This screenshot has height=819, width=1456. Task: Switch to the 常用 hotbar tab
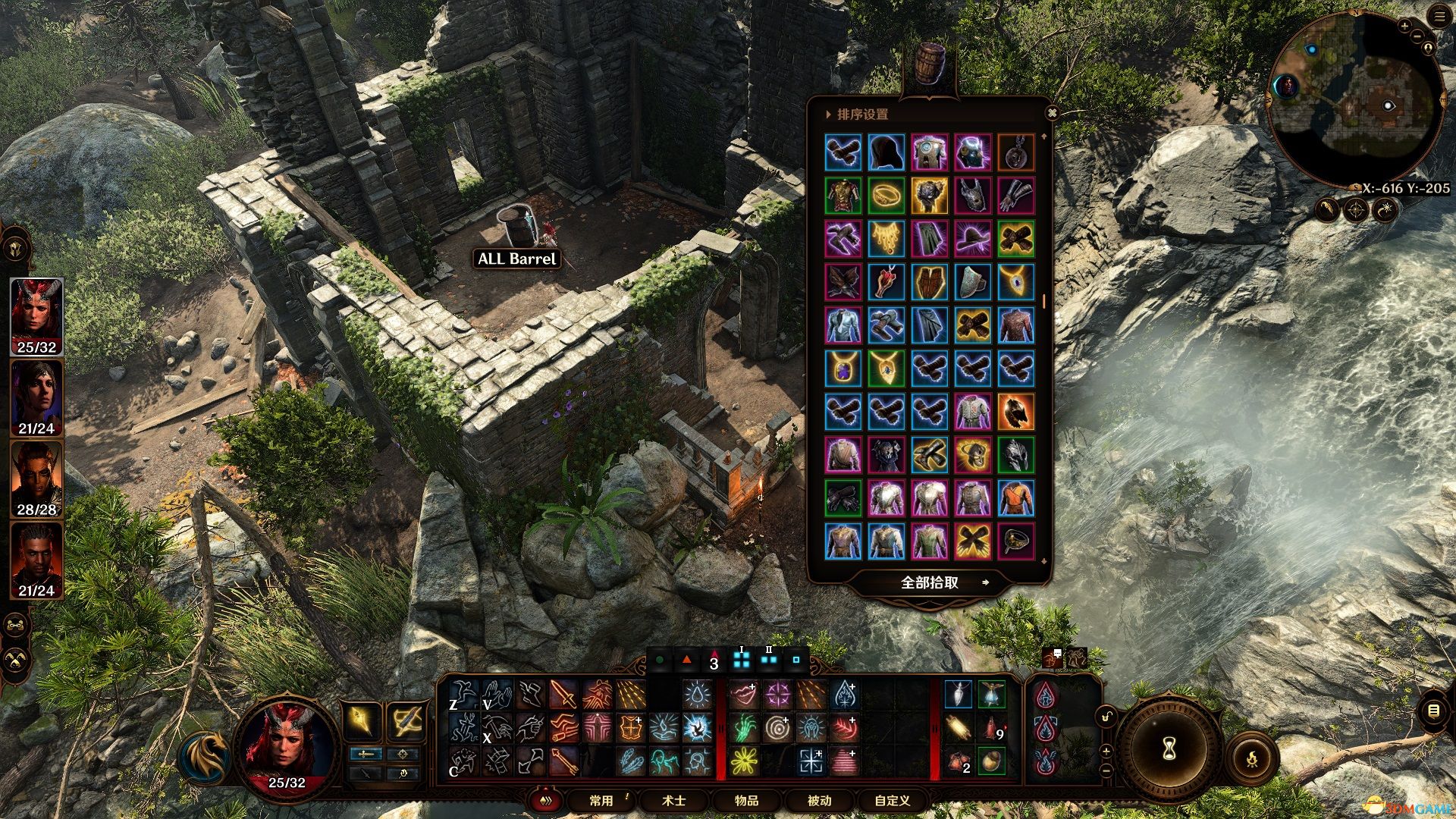tap(601, 801)
